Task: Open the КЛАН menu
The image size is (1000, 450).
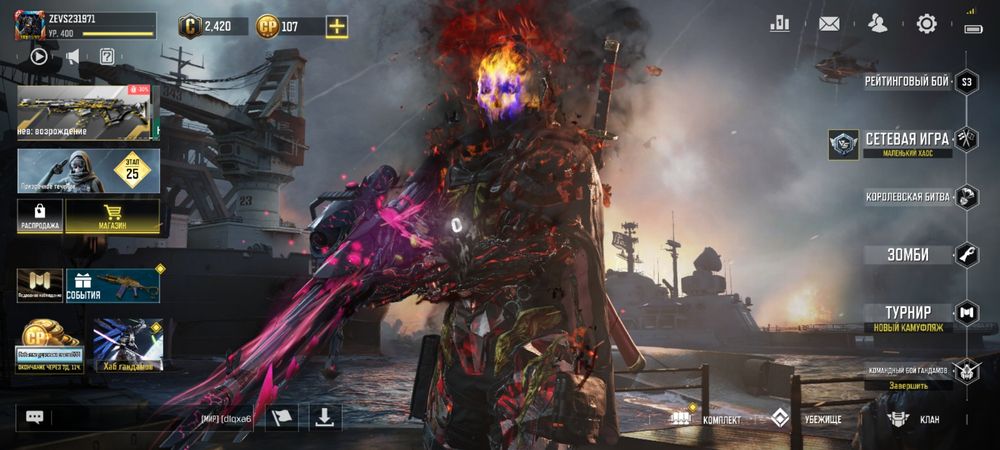Action: pos(915,419)
